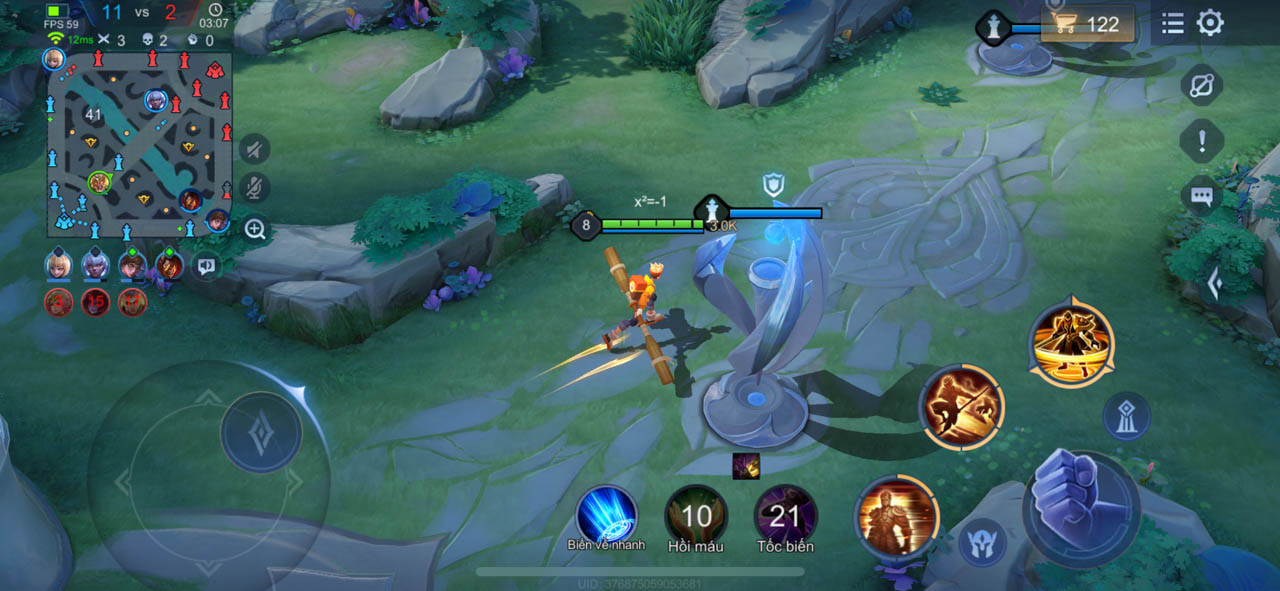The image size is (1280, 591).
Task: Click the minimap
Action: click(139, 144)
